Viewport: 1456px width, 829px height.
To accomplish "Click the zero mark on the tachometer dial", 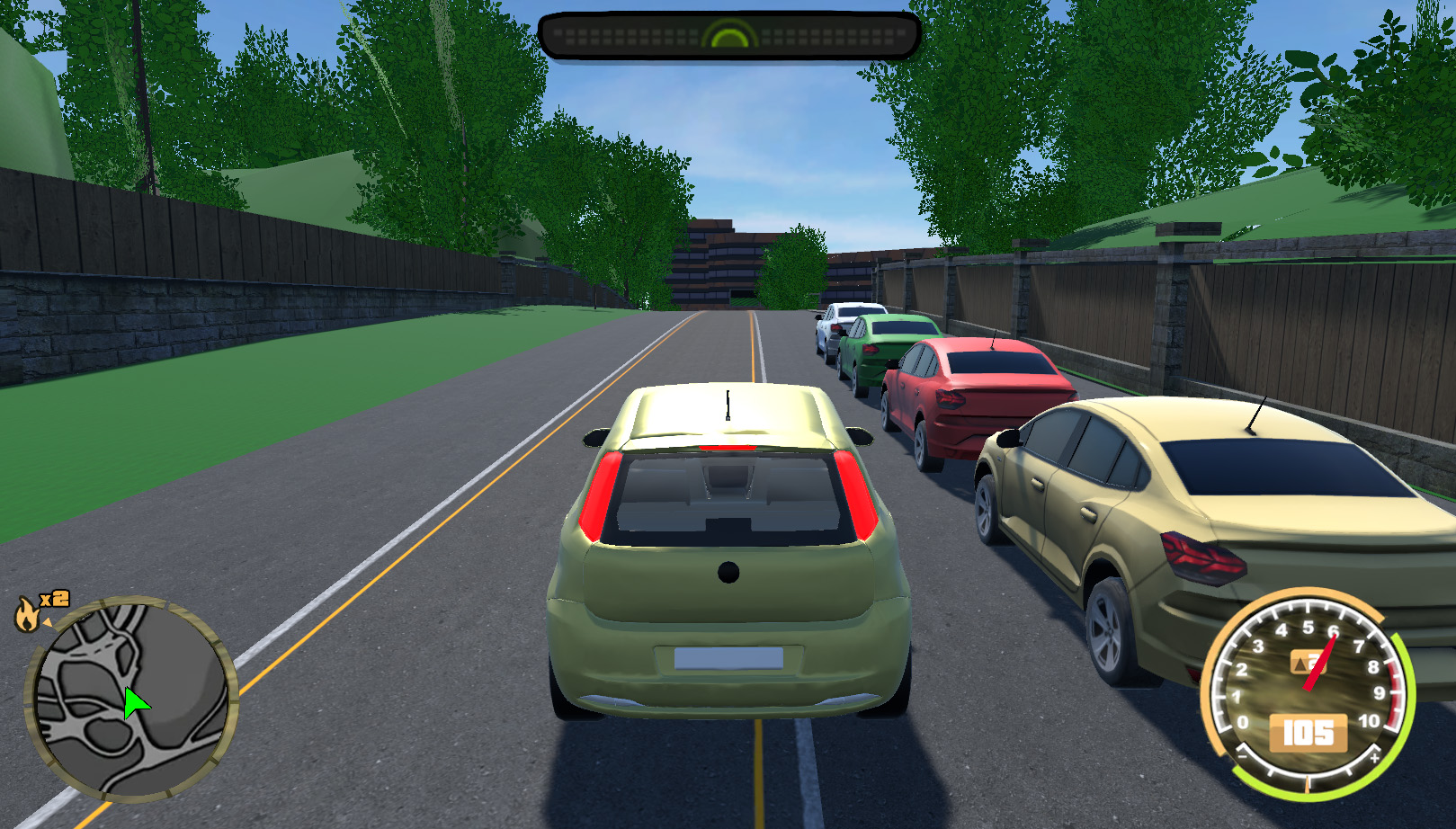I will coord(1244,721).
